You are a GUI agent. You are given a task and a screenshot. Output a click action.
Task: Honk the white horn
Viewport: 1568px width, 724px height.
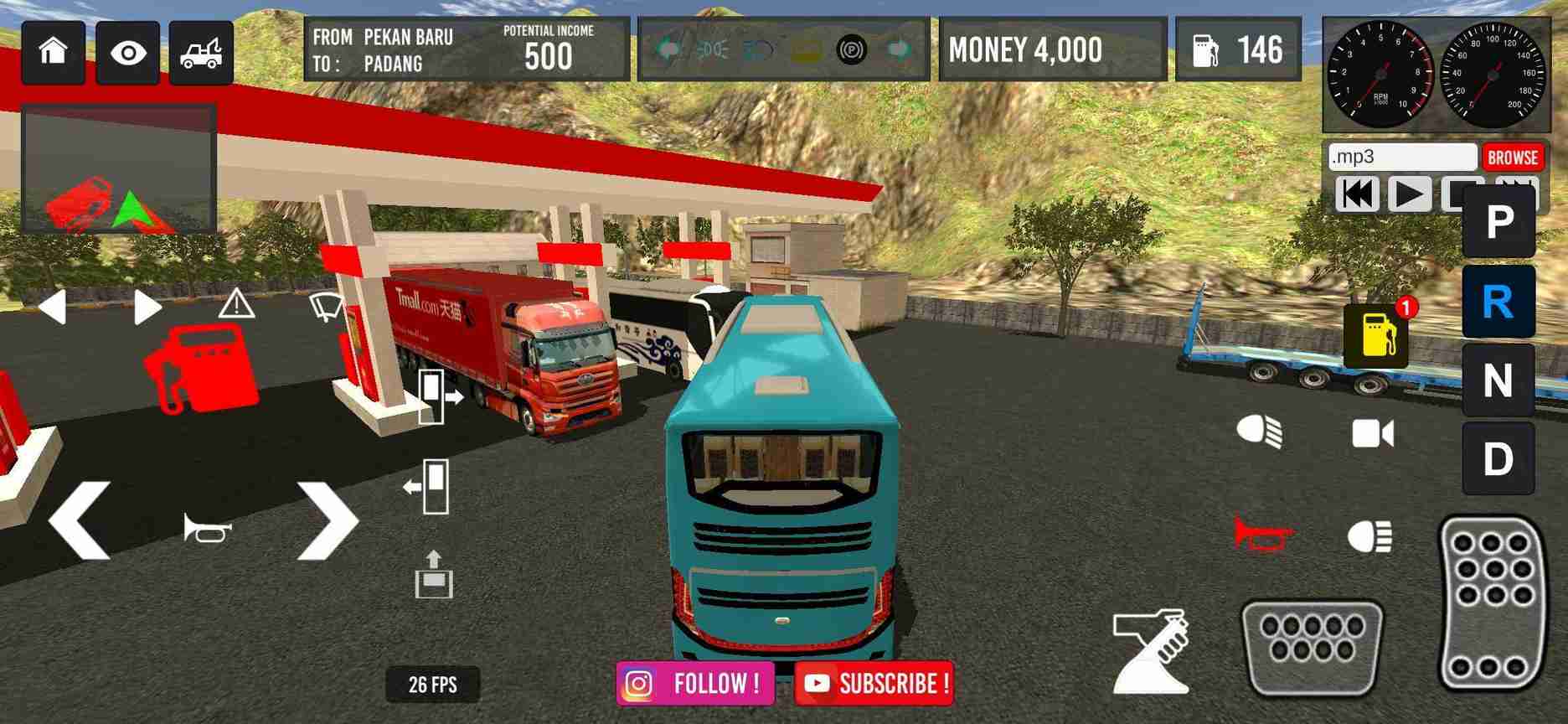208,528
